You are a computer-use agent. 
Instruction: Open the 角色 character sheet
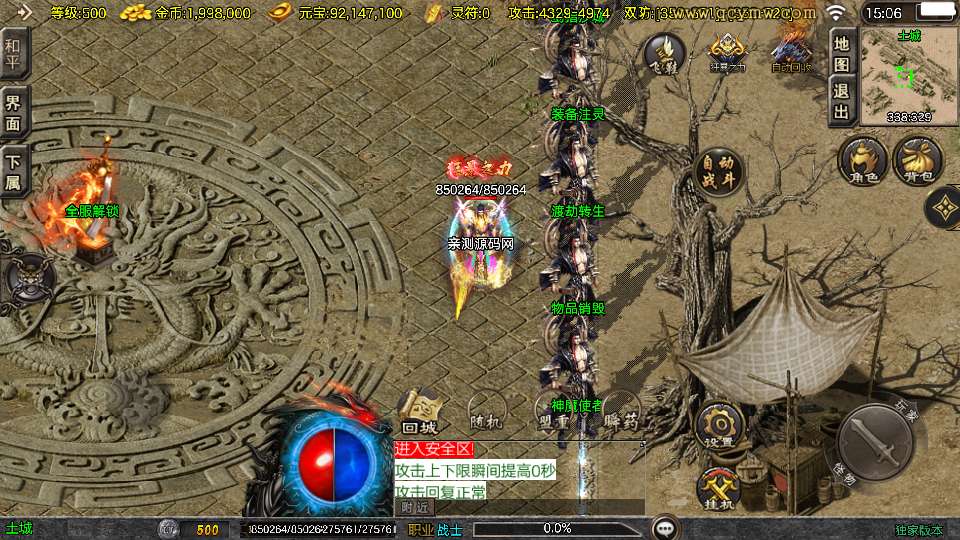[x=863, y=161]
